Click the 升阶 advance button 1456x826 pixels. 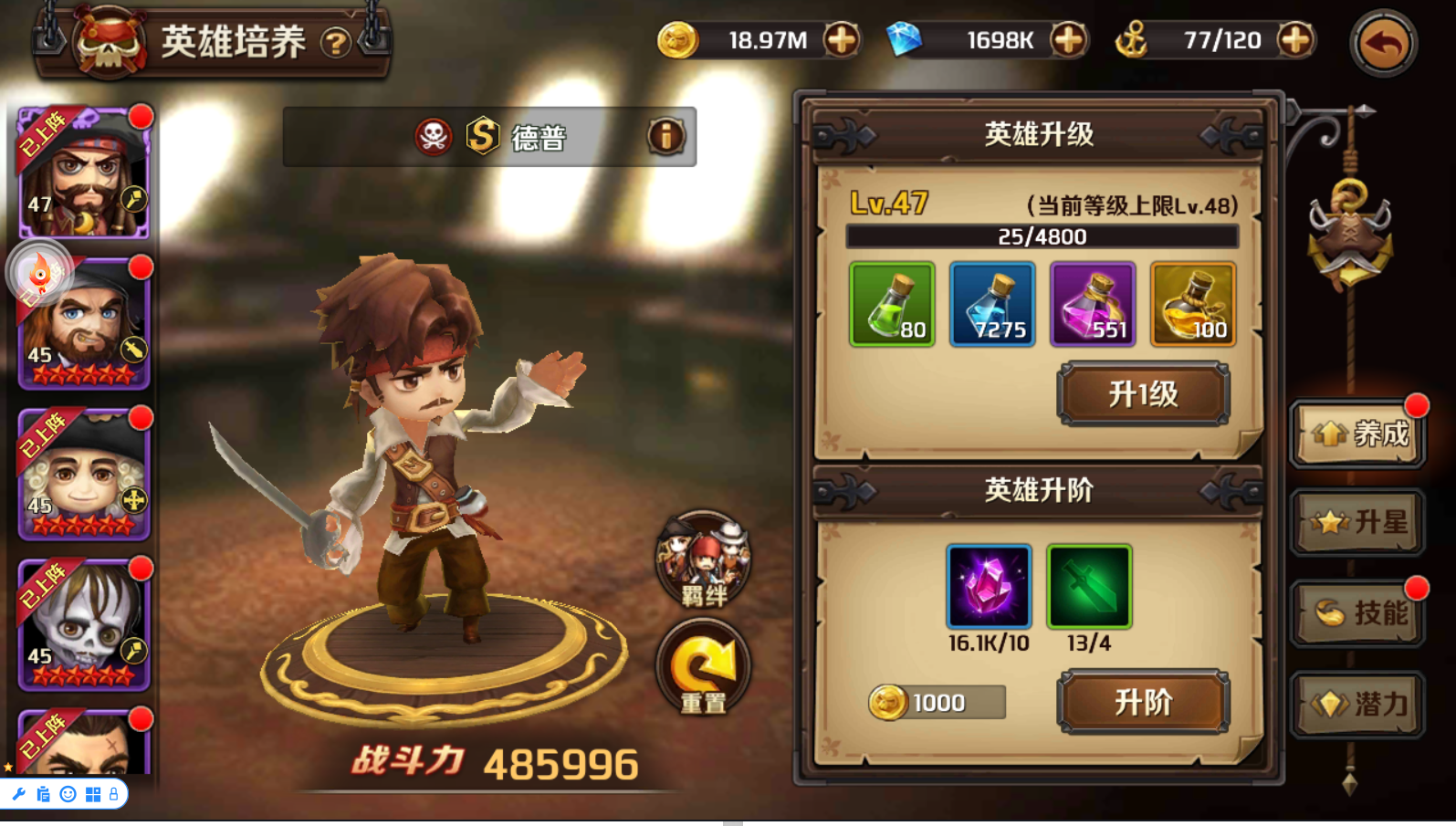pyautogui.click(x=1143, y=702)
